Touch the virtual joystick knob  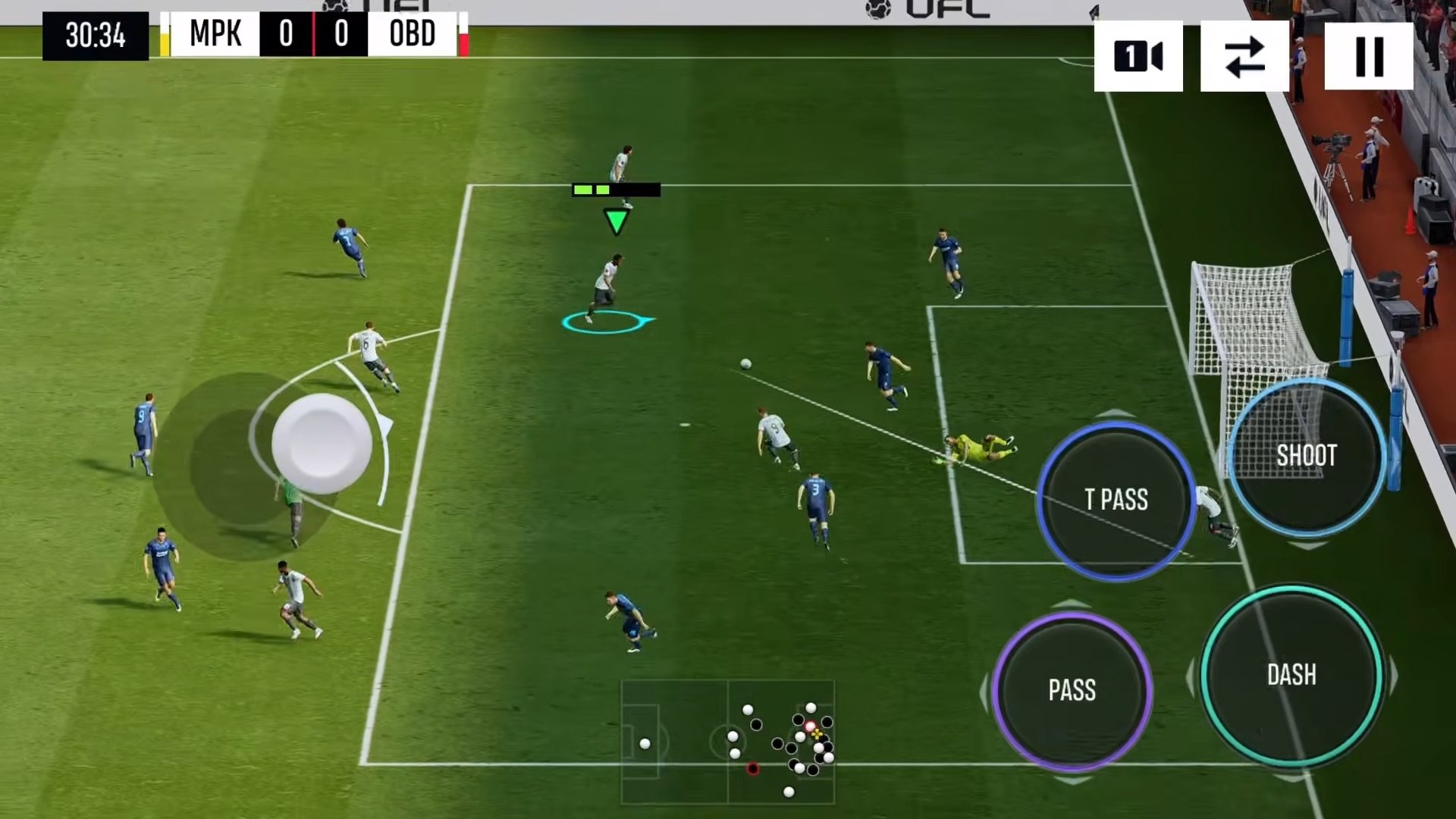tap(322, 443)
